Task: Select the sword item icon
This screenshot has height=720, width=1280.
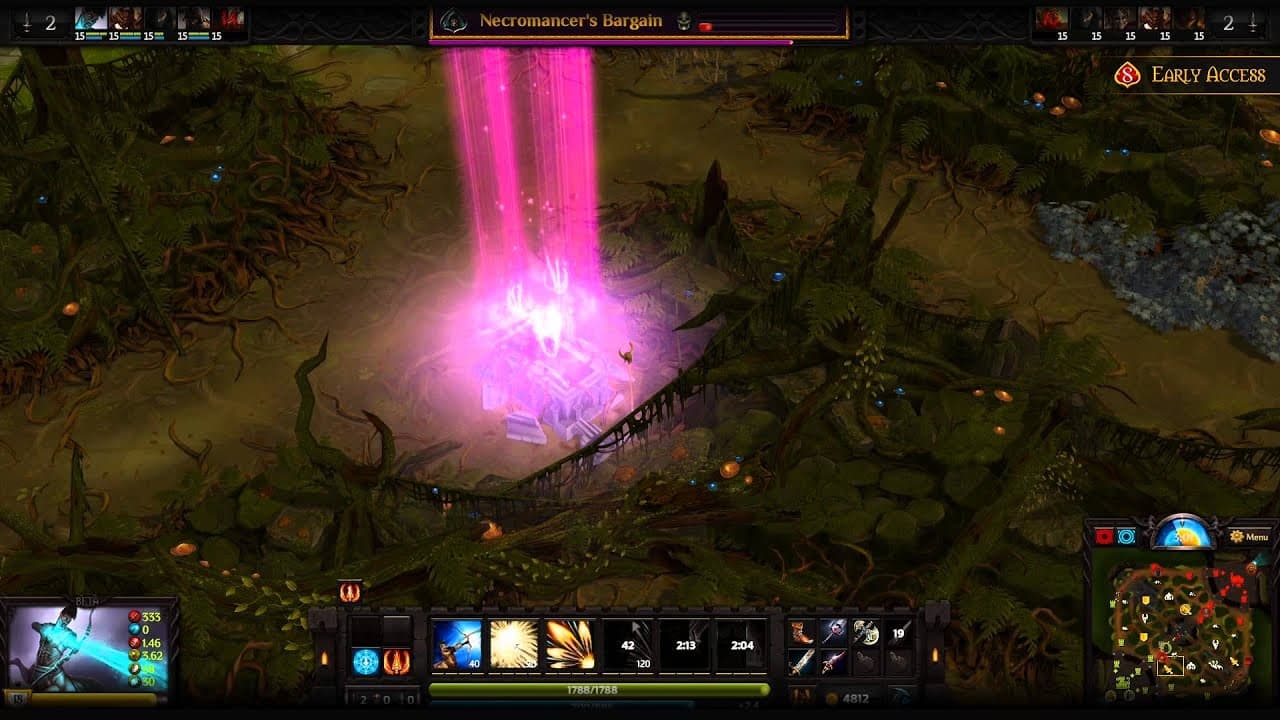Action: pyautogui.click(x=801, y=661)
